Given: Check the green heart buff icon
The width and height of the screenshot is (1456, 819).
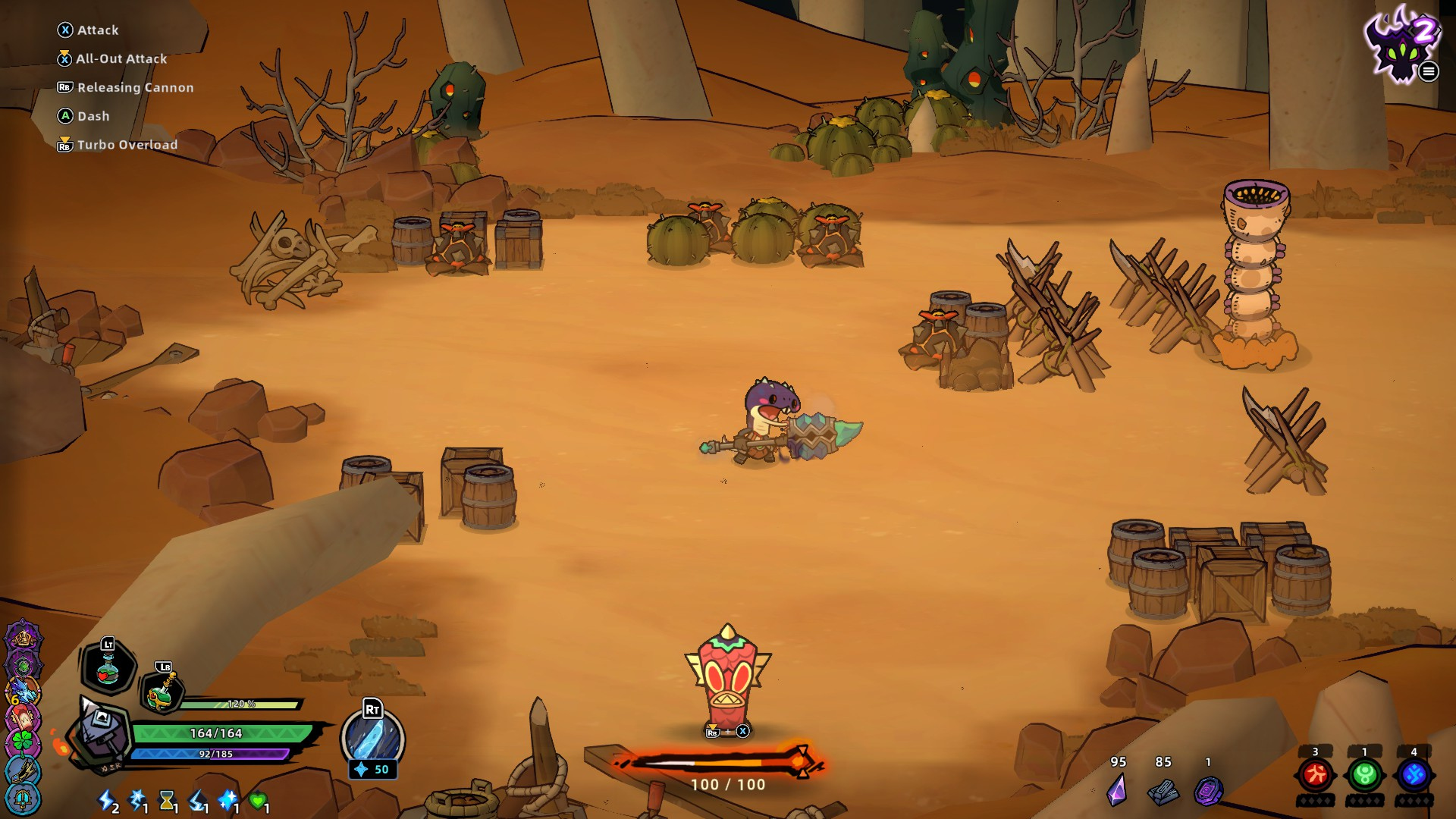Looking at the screenshot, I should coord(258,800).
